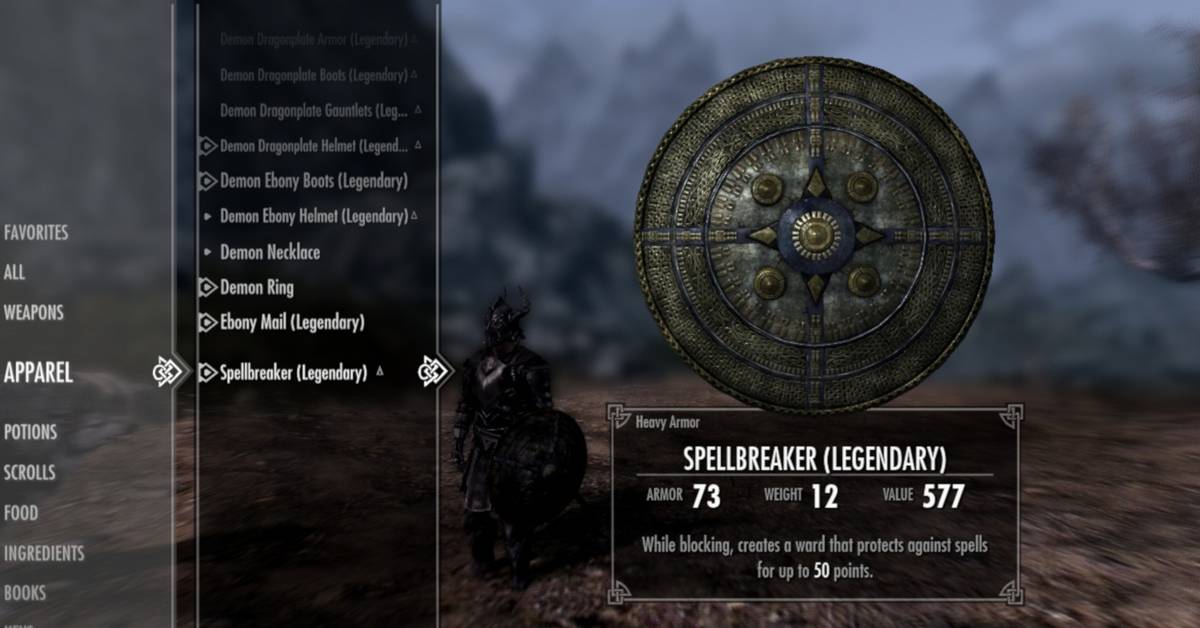Image resolution: width=1200 pixels, height=628 pixels.
Task: Switch to the Scrolls category
Action: [x=29, y=473]
